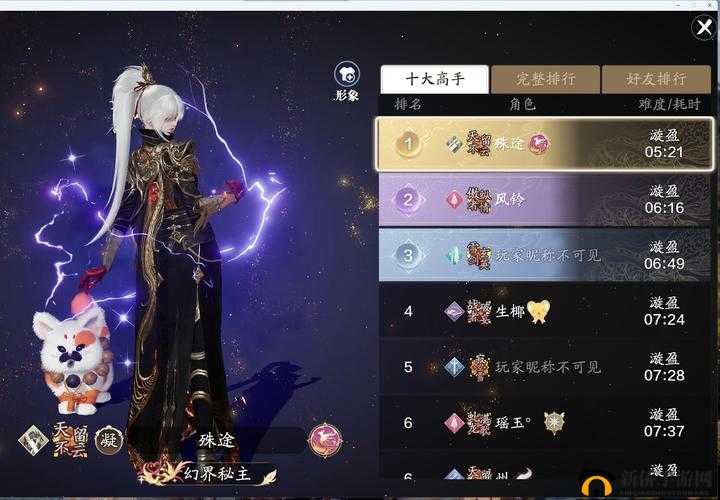The image size is (720, 500).
Task: Select rank 1 player 殊途 row
Action: click(x=544, y=144)
